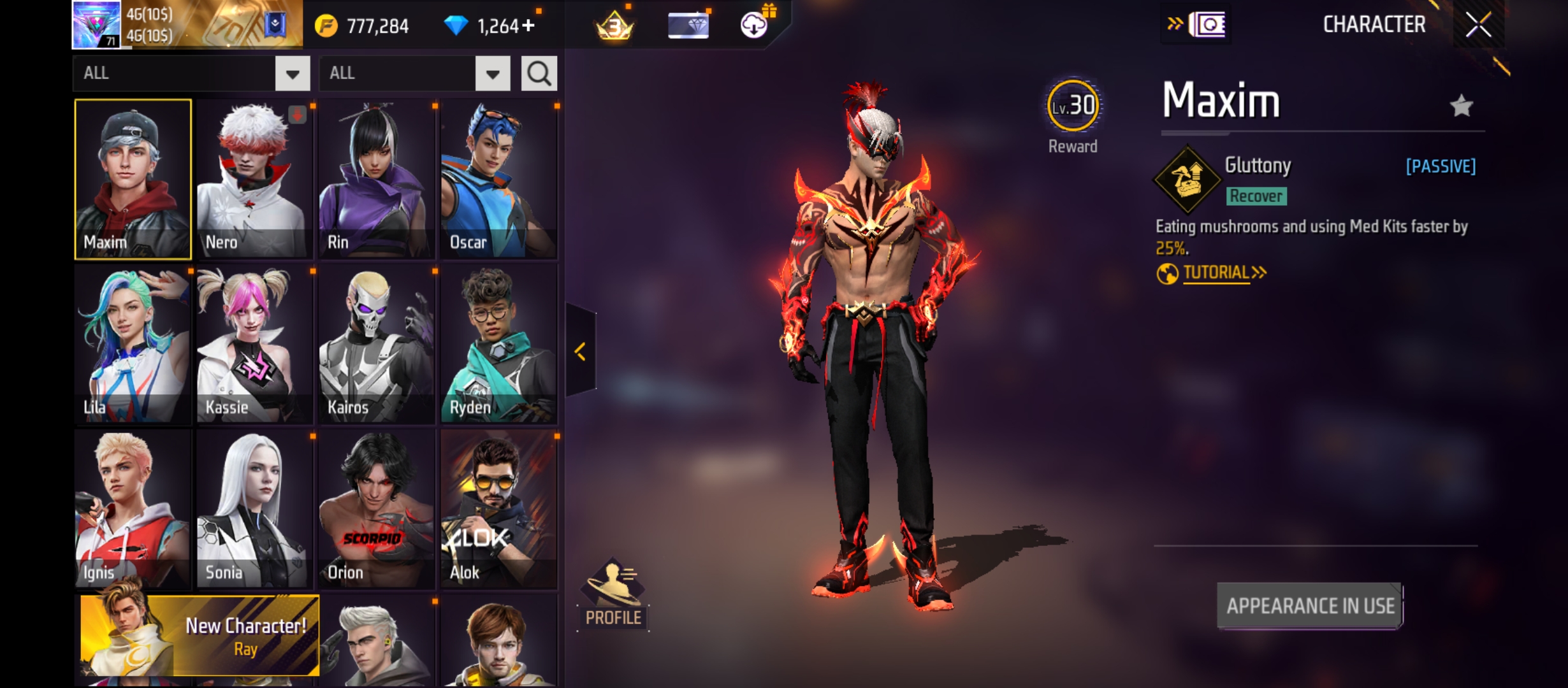
Task: Click the Appearance In Use button
Action: pyautogui.click(x=1310, y=606)
